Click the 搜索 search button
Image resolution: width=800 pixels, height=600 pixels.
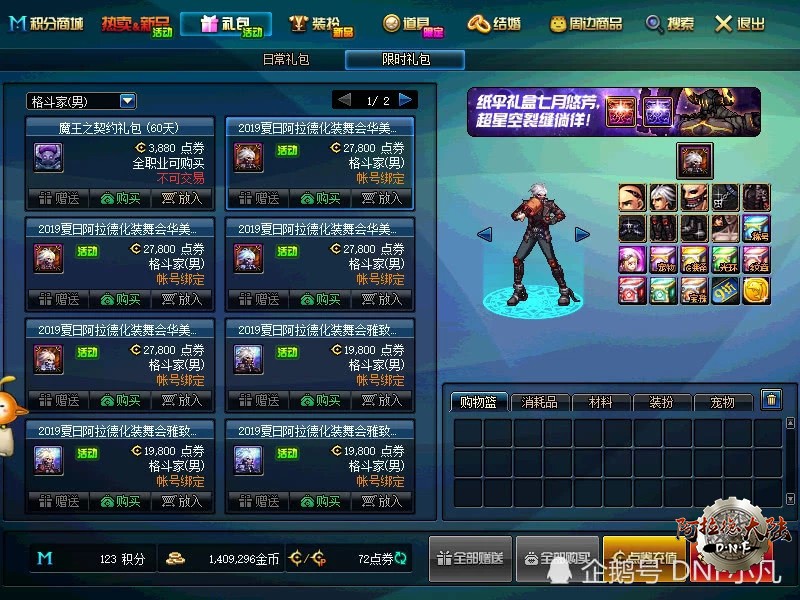click(670, 24)
